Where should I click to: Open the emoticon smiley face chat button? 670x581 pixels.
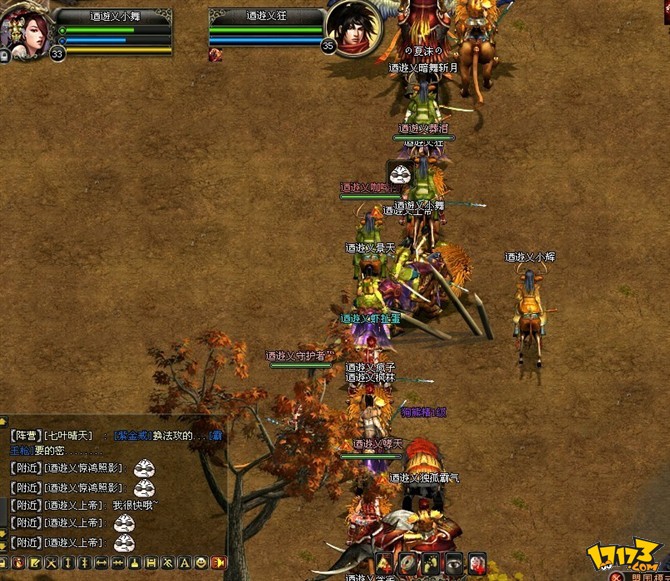[x=201, y=563]
